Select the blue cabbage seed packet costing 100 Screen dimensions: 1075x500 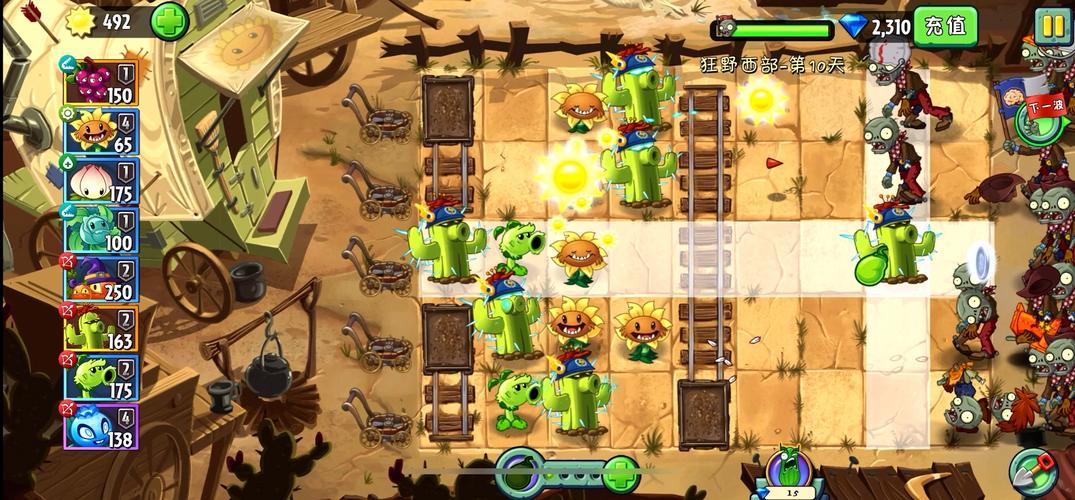102,230
